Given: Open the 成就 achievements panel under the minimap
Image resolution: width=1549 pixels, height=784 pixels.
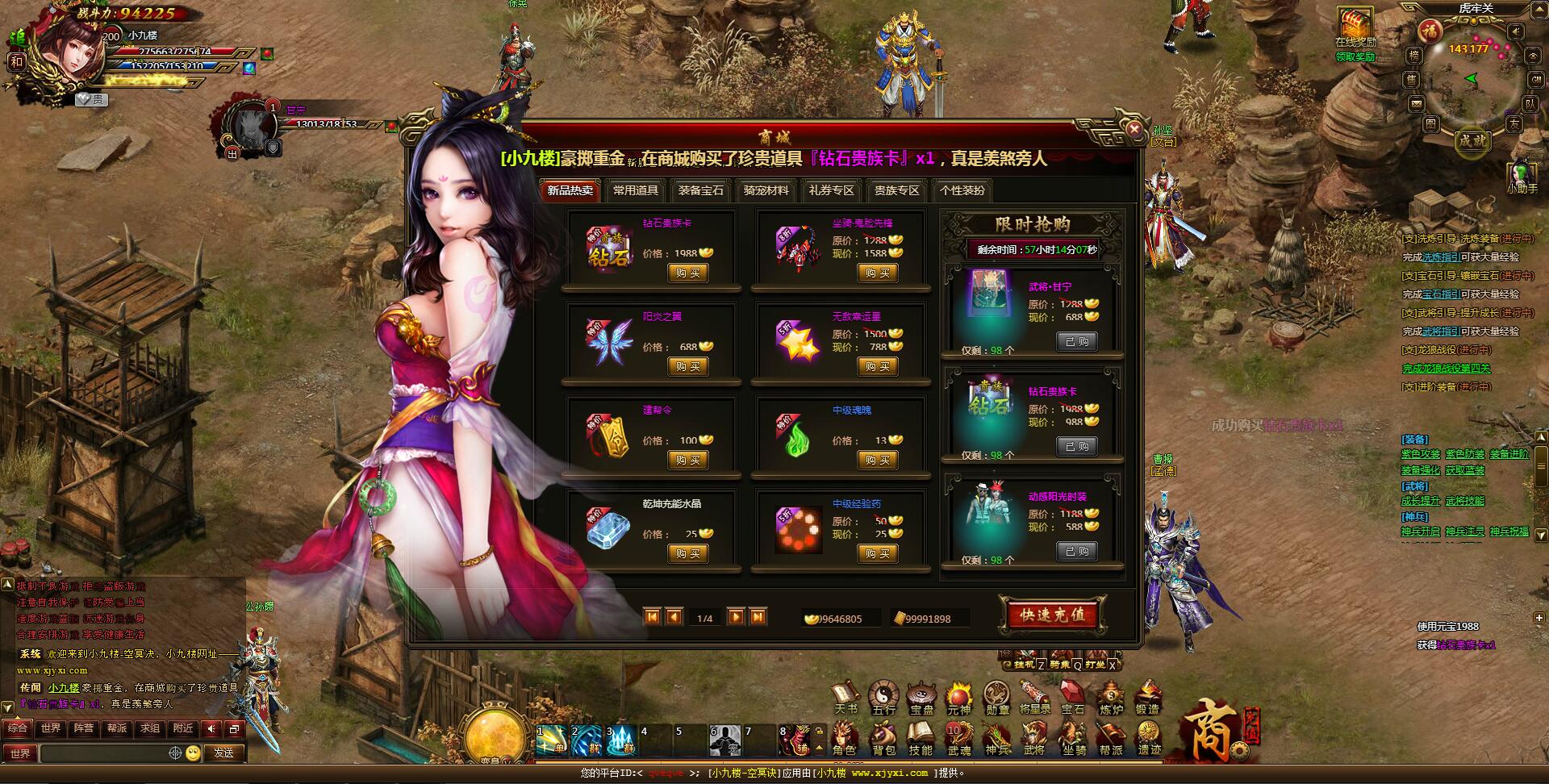Looking at the screenshot, I should pos(1472,141).
